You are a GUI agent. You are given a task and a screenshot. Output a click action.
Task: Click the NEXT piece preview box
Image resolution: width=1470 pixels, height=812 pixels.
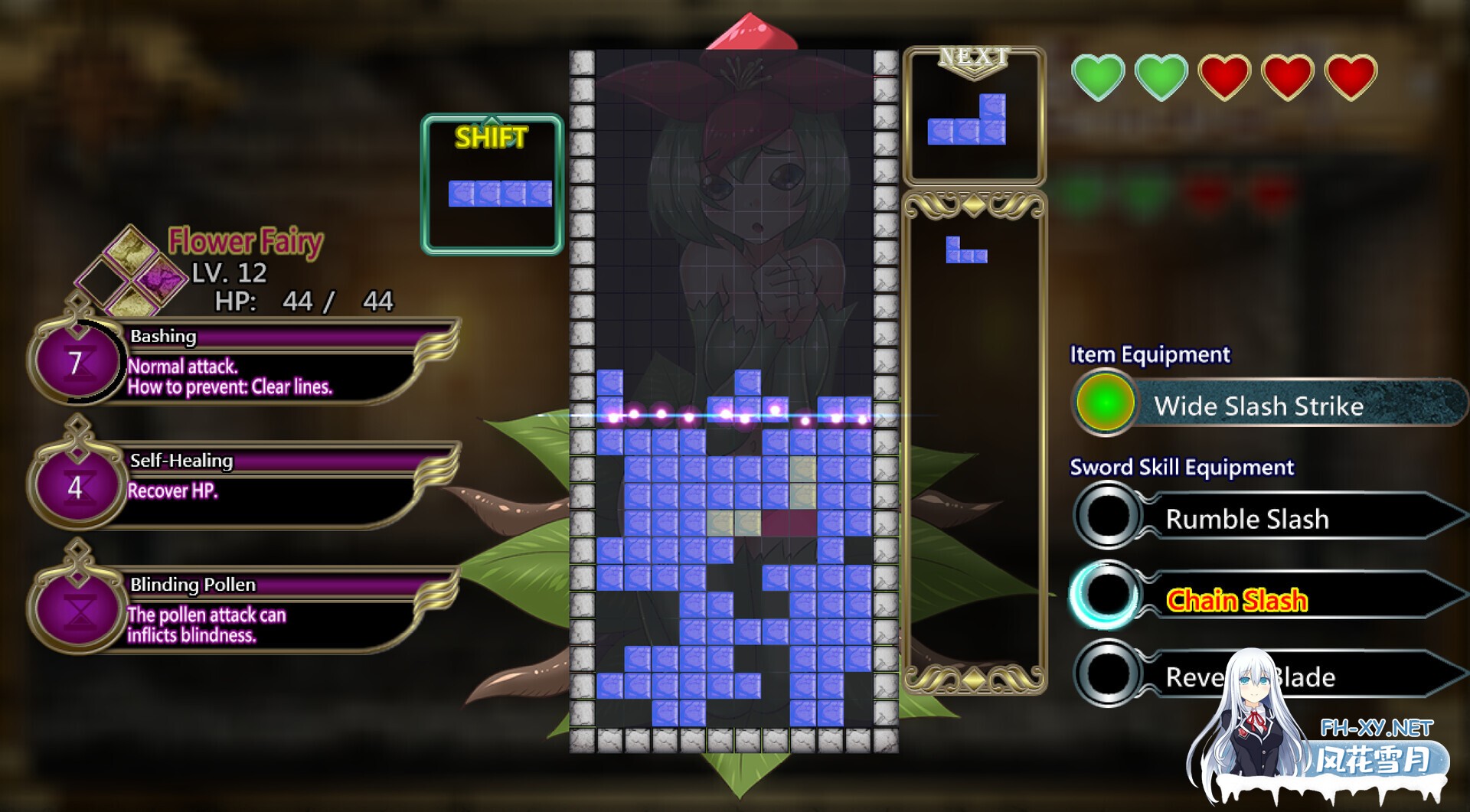click(x=974, y=117)
